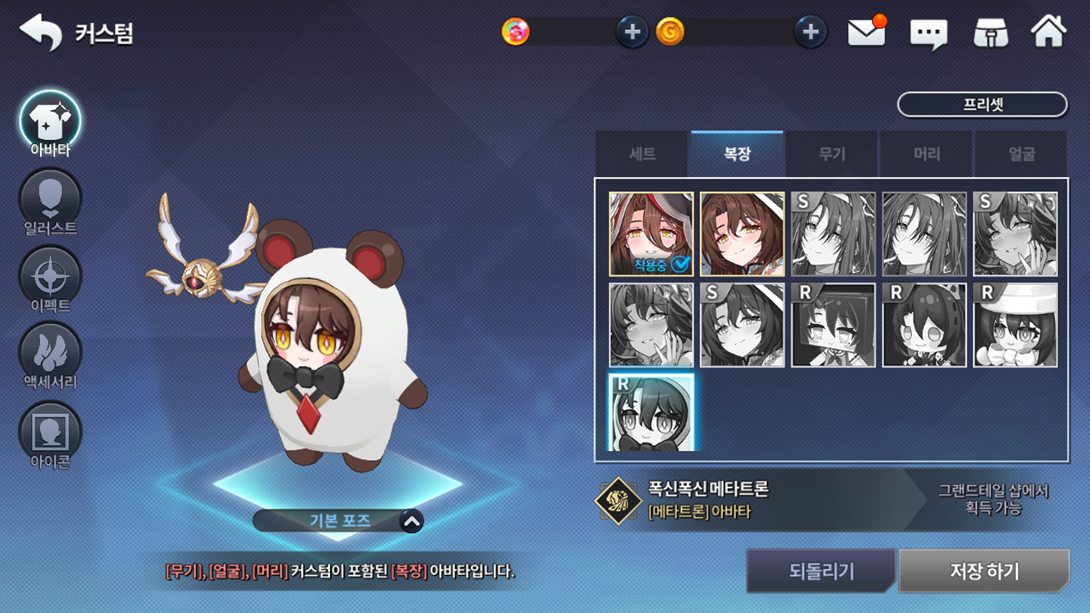
Task: Go back using the return arrow
Action: point(40,33)
